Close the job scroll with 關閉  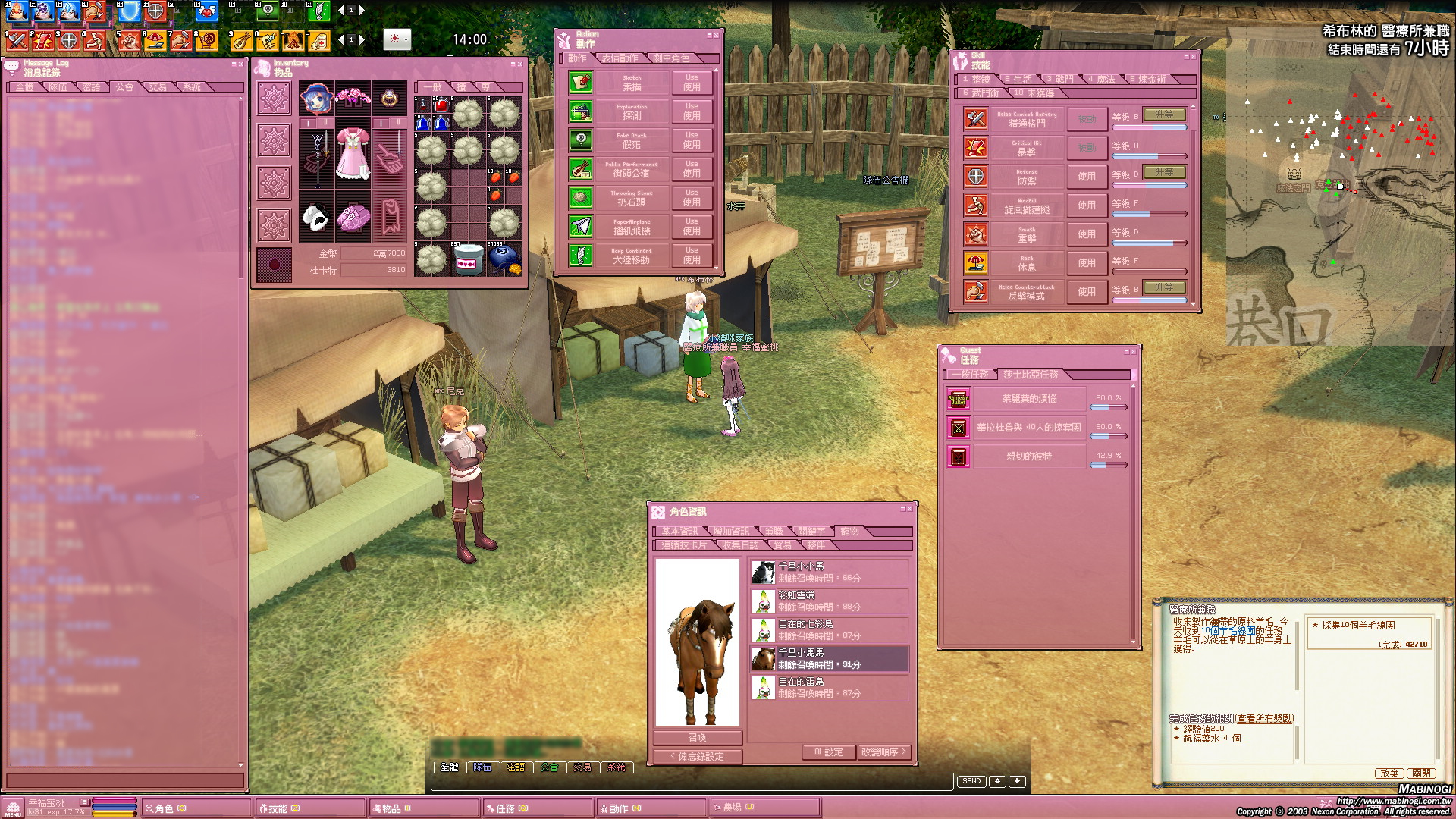(x=1421, y=773)
